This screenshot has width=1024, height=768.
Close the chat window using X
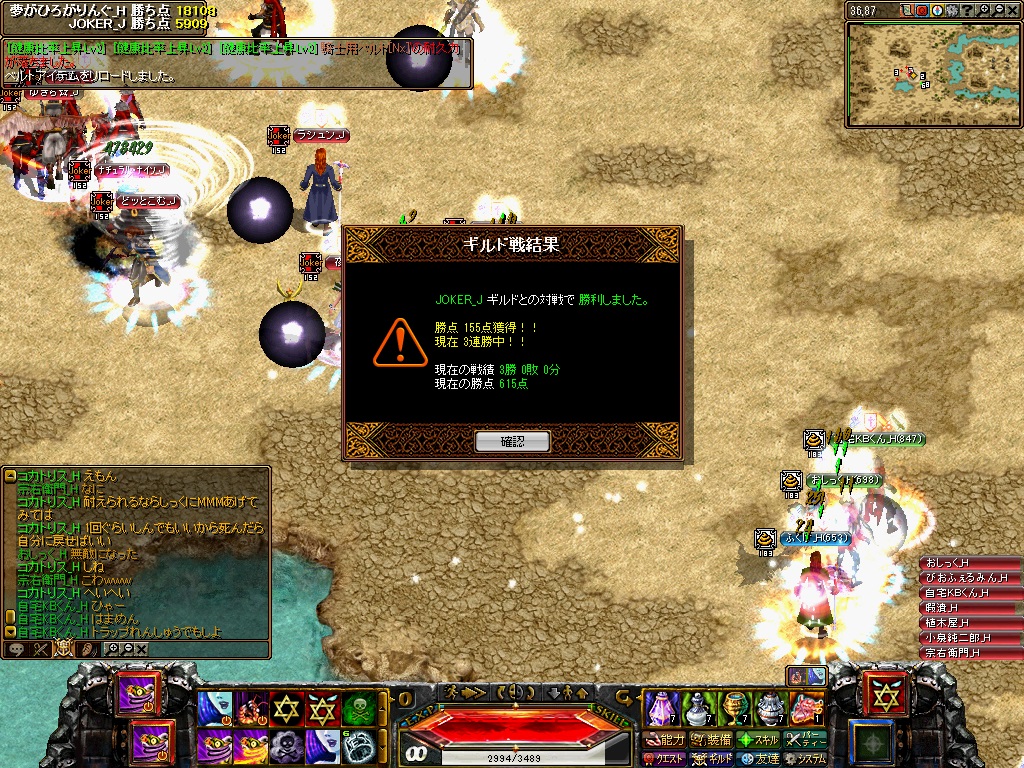pyautogui.click(x=141, y=649)
